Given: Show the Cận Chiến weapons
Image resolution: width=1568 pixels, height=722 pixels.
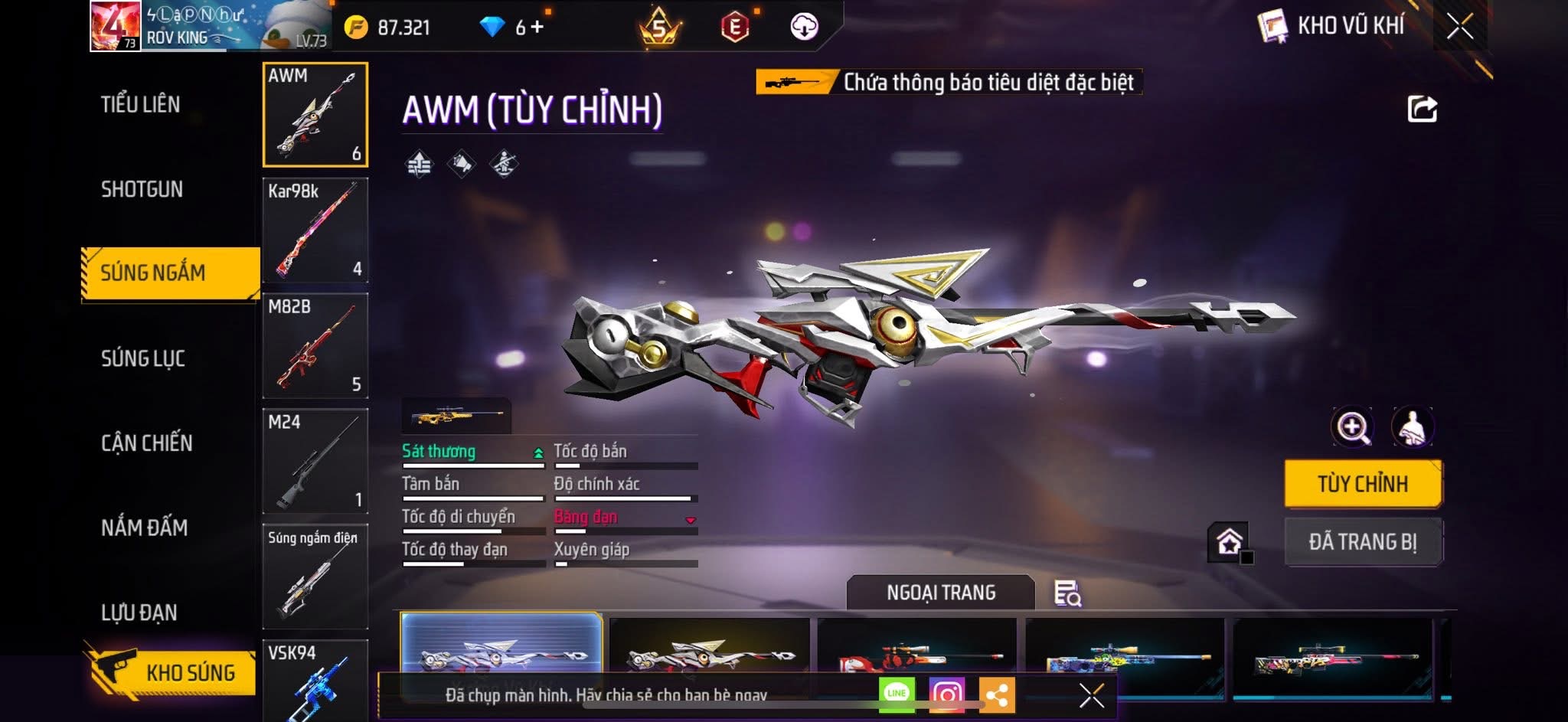Looking at the screenshot, I should coord(147,443).
